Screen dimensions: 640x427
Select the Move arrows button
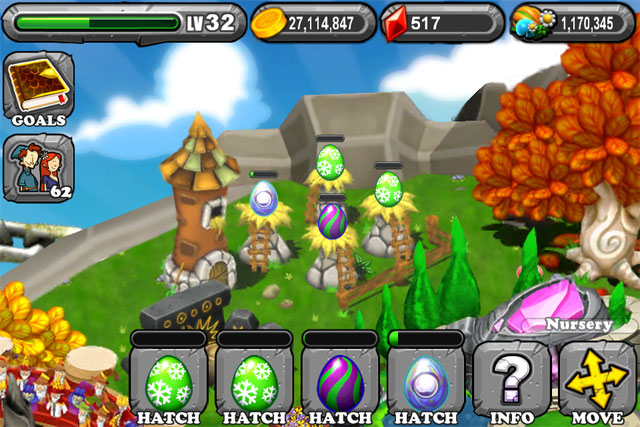point(596,384)
